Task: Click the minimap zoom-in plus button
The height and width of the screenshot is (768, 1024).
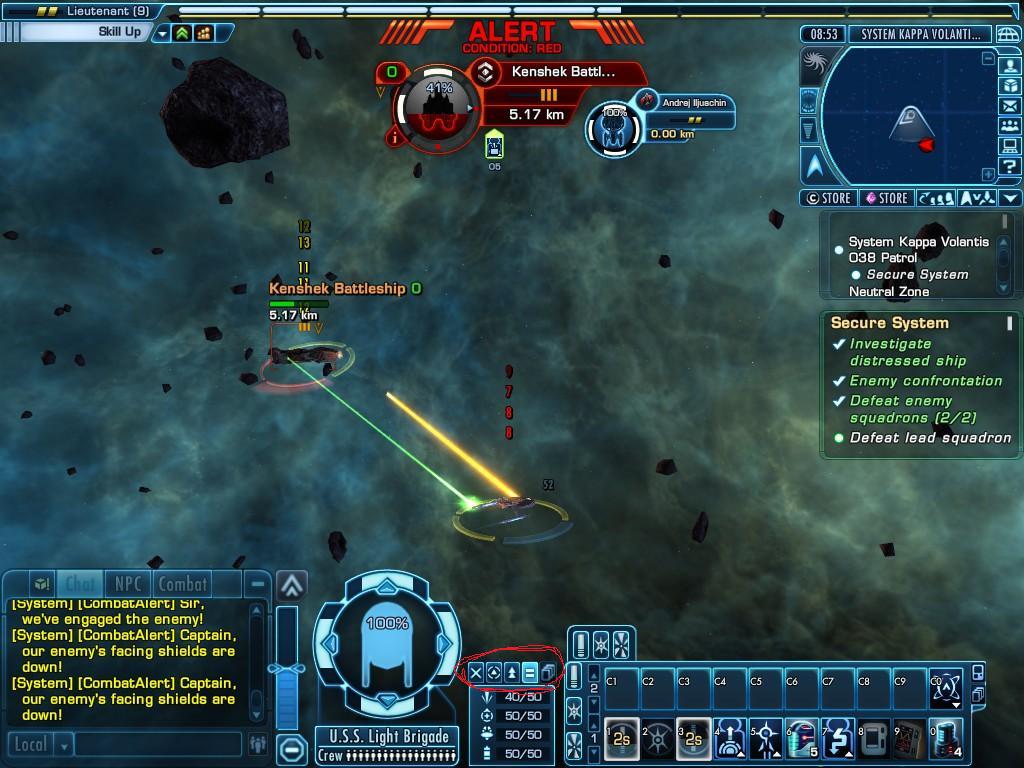Action: (x=988, y=174)
